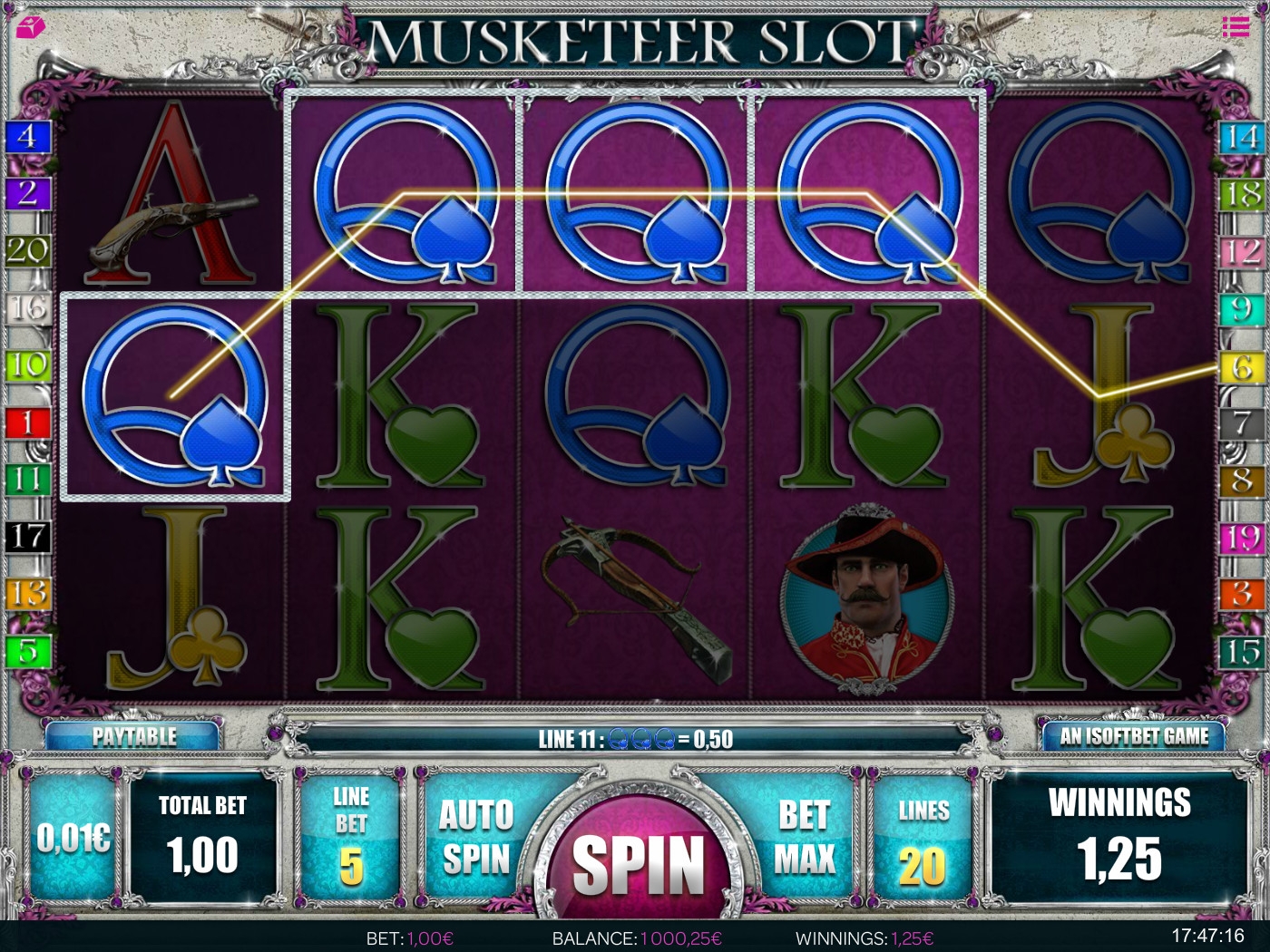Highlight payline 13 marker
Screen dimensions: 1270x952
pos(26,594)
